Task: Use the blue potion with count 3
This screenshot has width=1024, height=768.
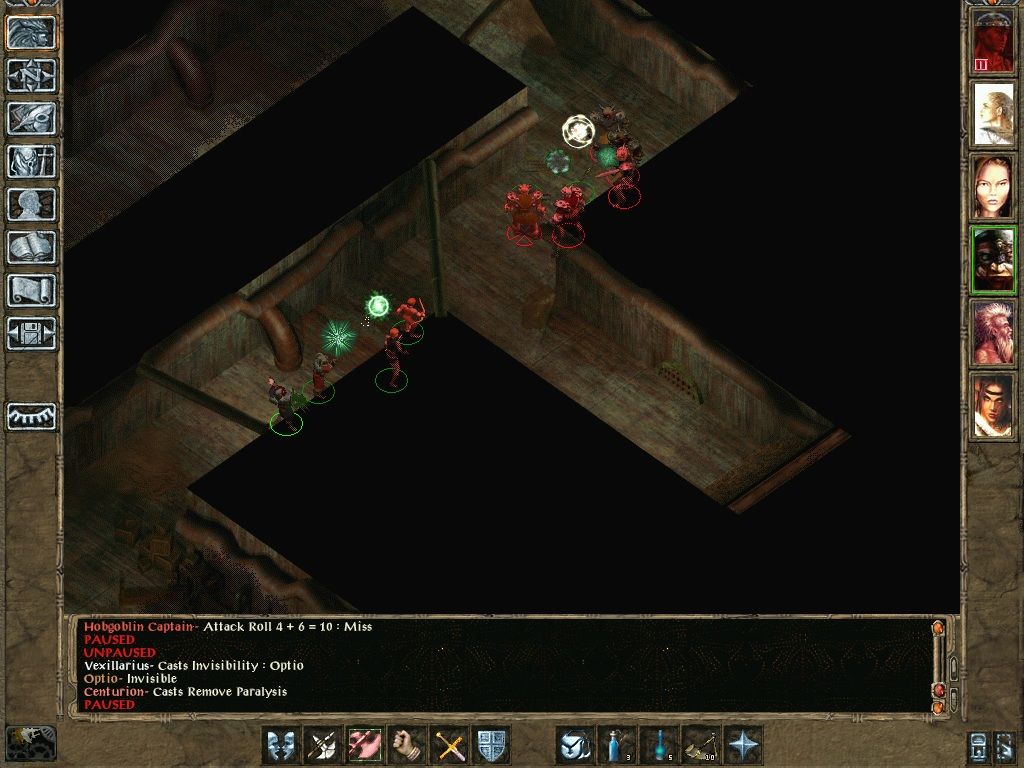Action: pyautogui.click(x=617, y=745)
